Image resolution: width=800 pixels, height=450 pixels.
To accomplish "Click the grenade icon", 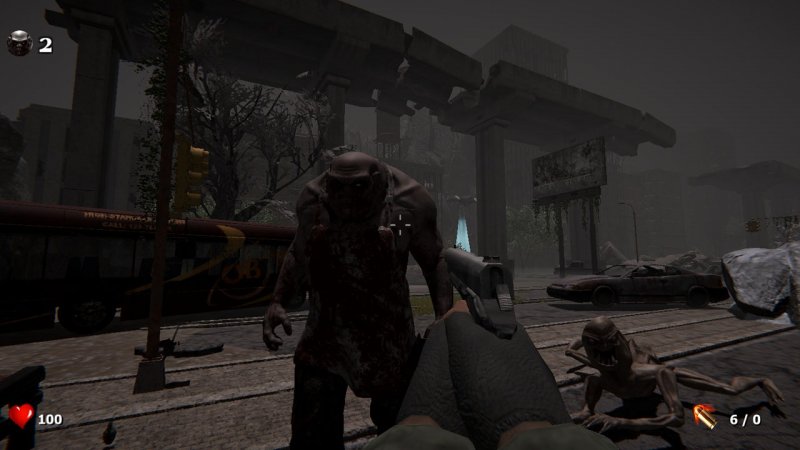I will click(19, 43).
